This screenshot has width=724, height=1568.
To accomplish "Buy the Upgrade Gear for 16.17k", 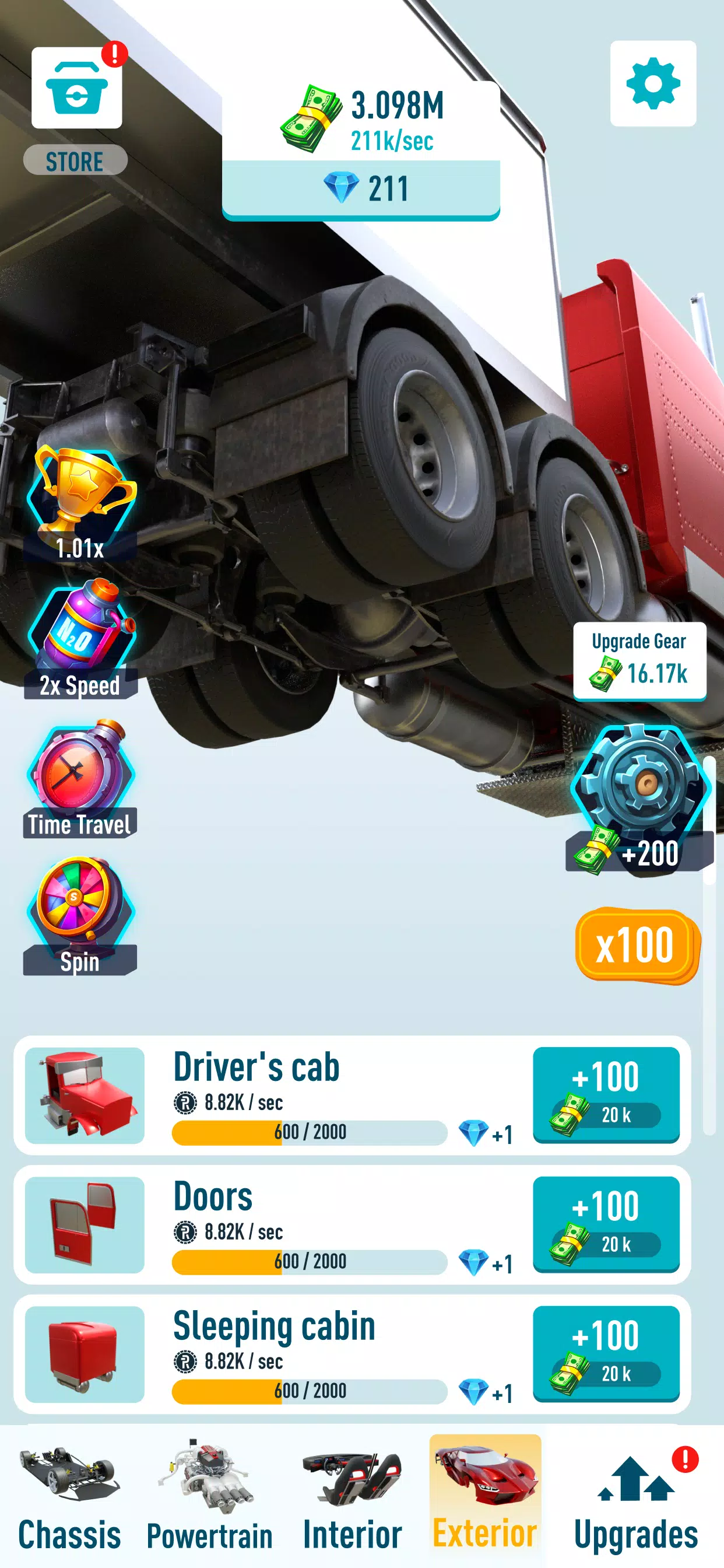I will 639,660.
